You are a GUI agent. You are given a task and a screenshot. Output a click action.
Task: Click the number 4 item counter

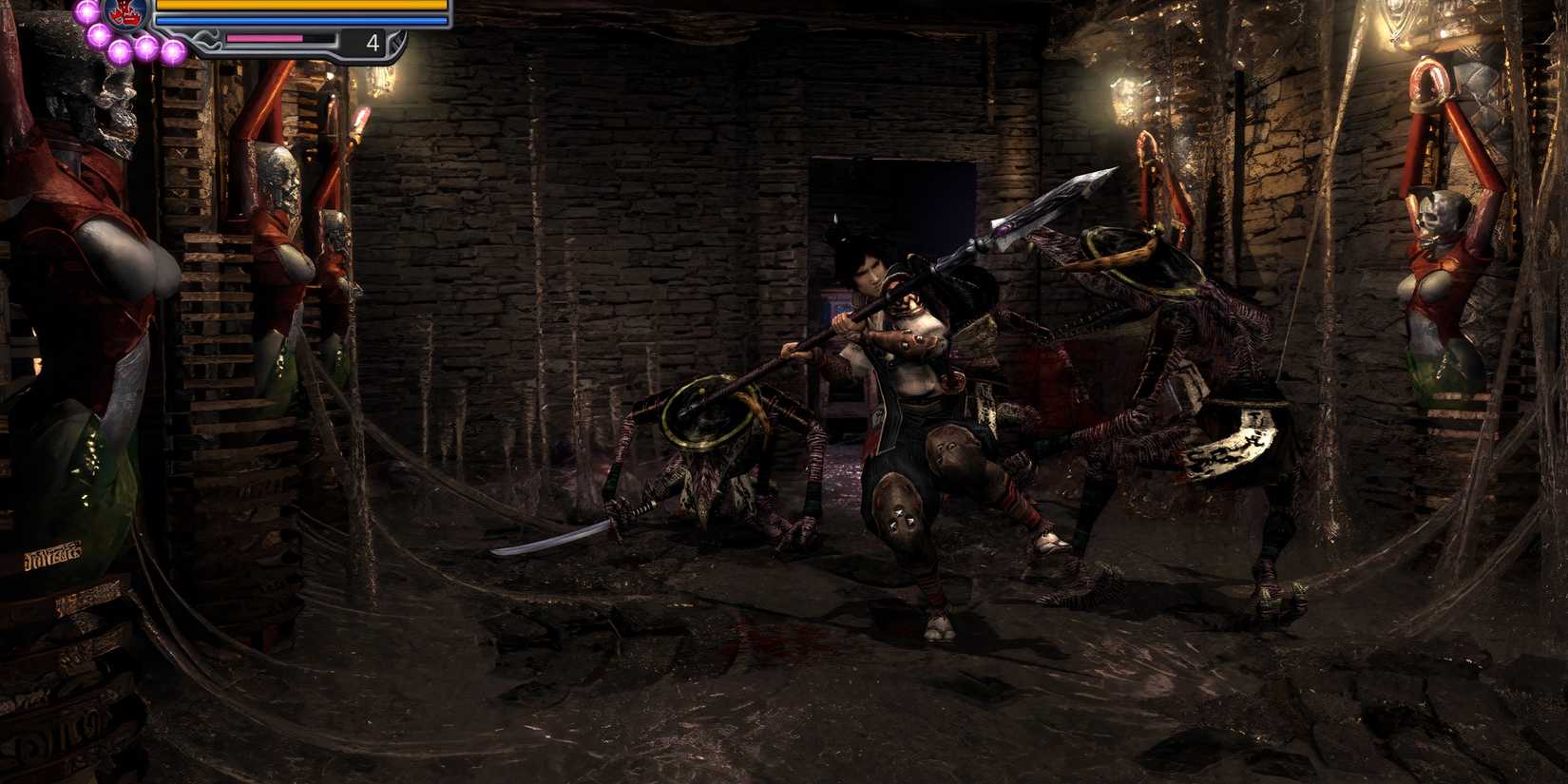[x=373, y=42]
